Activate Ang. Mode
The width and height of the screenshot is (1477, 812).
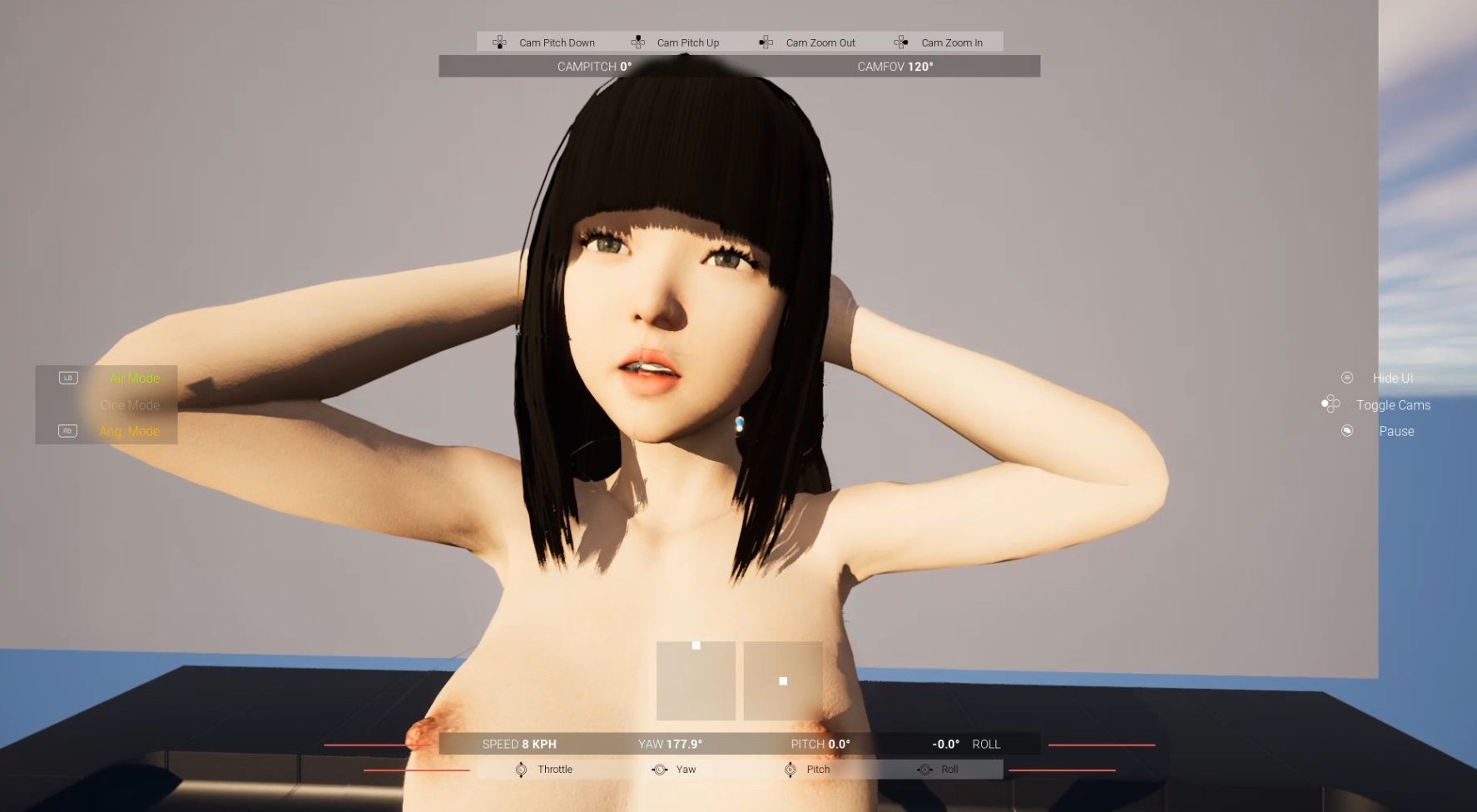[129, 431]
